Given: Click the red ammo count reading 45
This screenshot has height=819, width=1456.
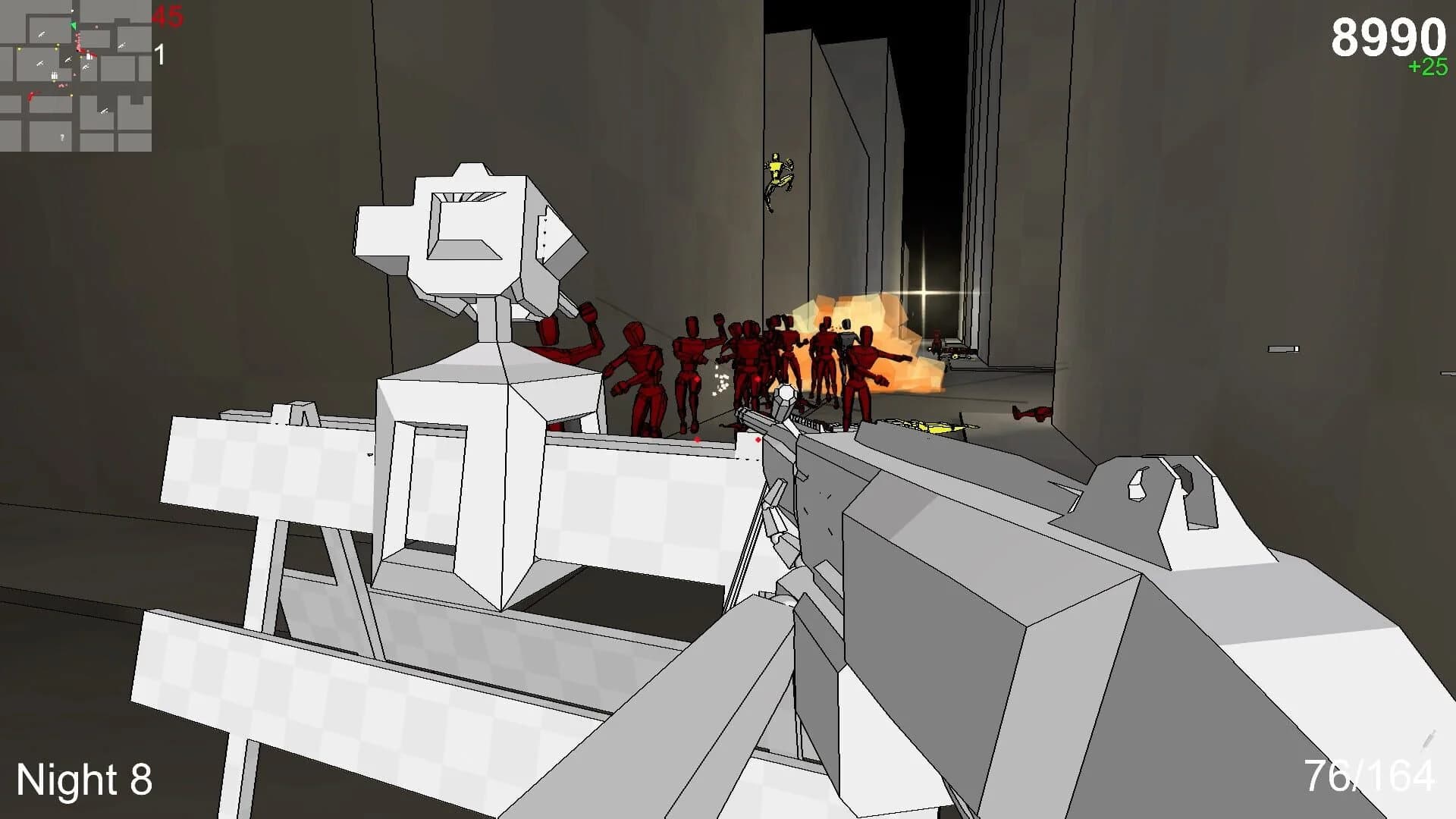Looking at the screenshot, I should pyautogui.click(x=168, y=15).
